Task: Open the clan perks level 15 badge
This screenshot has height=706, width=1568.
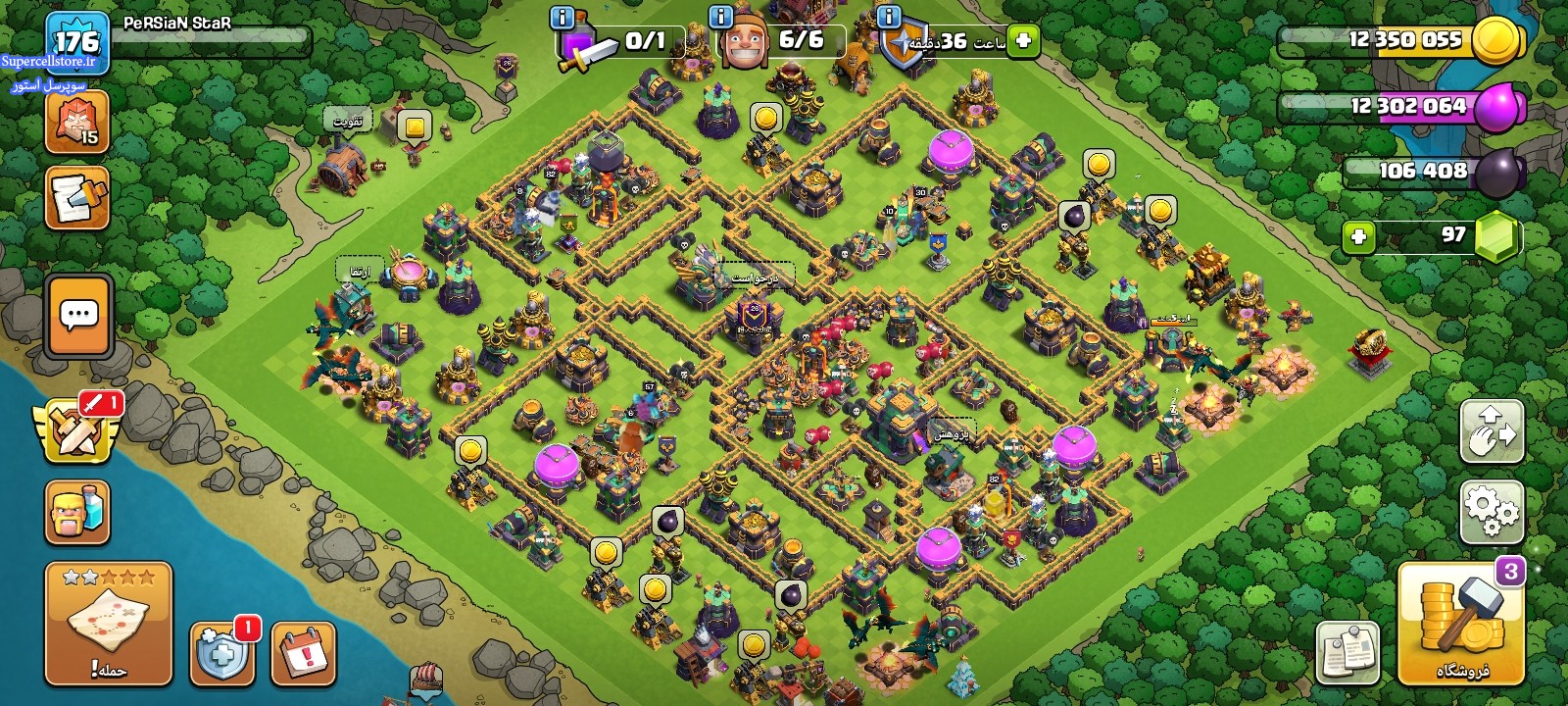Action: [x=76, y=123]
